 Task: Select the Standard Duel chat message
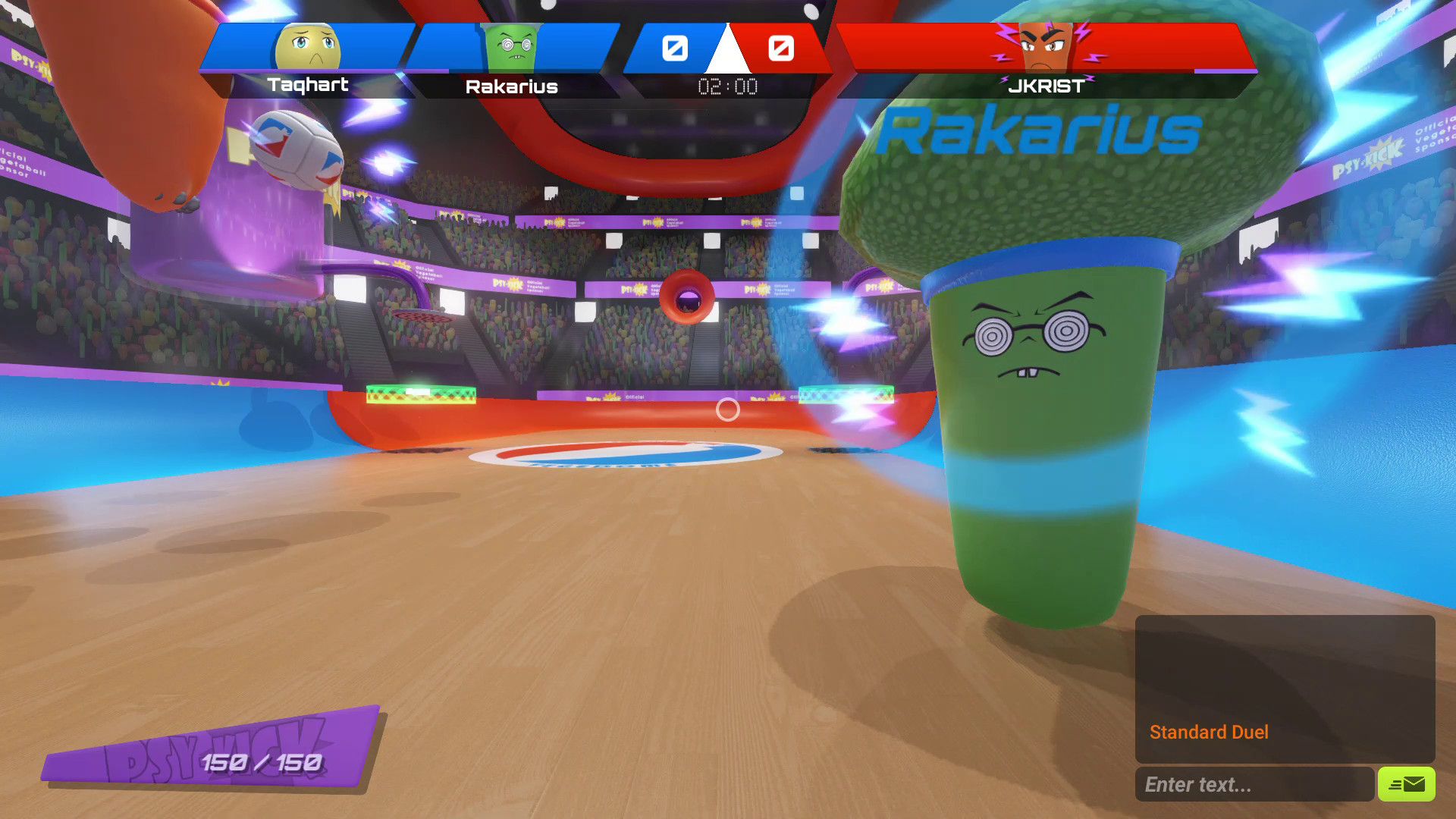tap(1209, 731)
